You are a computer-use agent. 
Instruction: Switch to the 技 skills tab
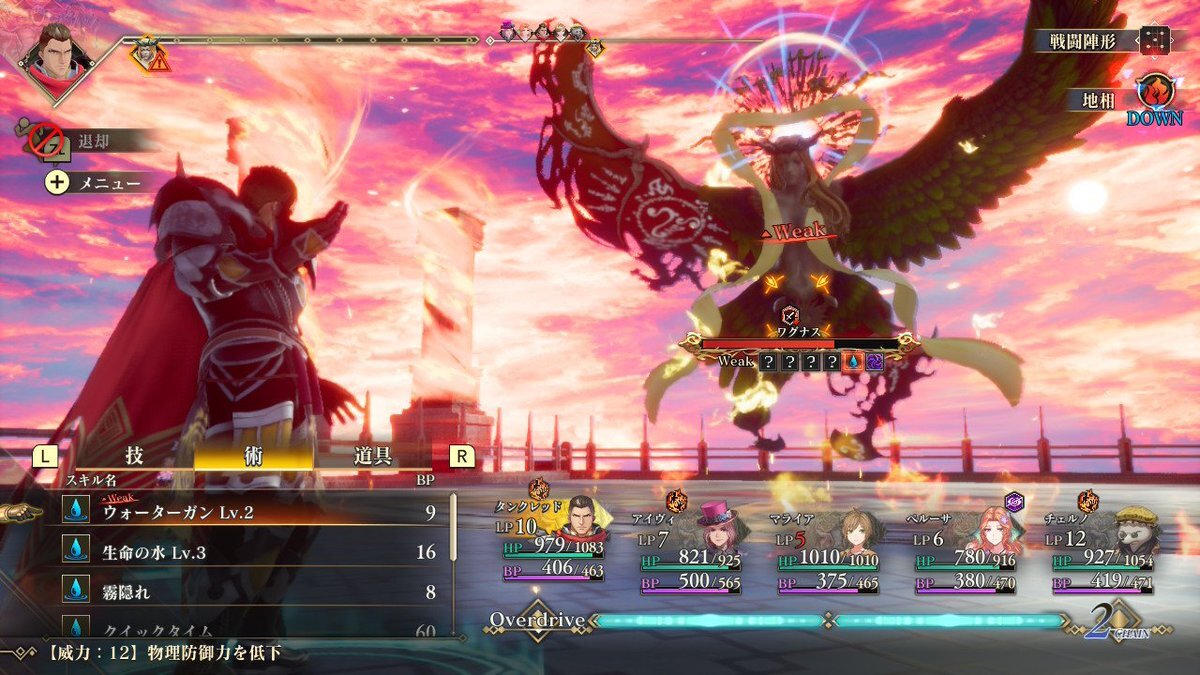pos(134,456)
